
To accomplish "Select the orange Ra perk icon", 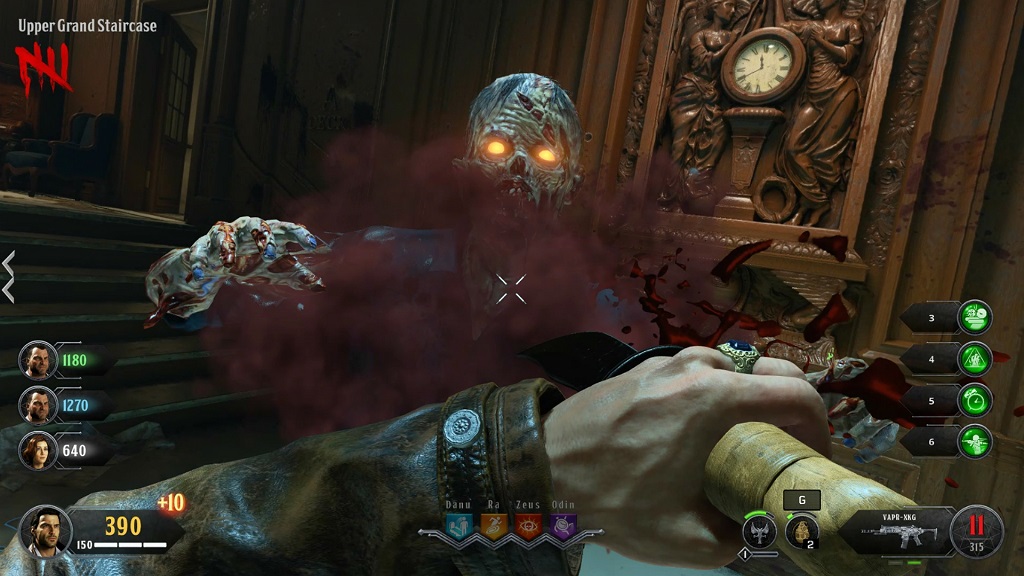I will pyautogui.click(x=494, y=525).
